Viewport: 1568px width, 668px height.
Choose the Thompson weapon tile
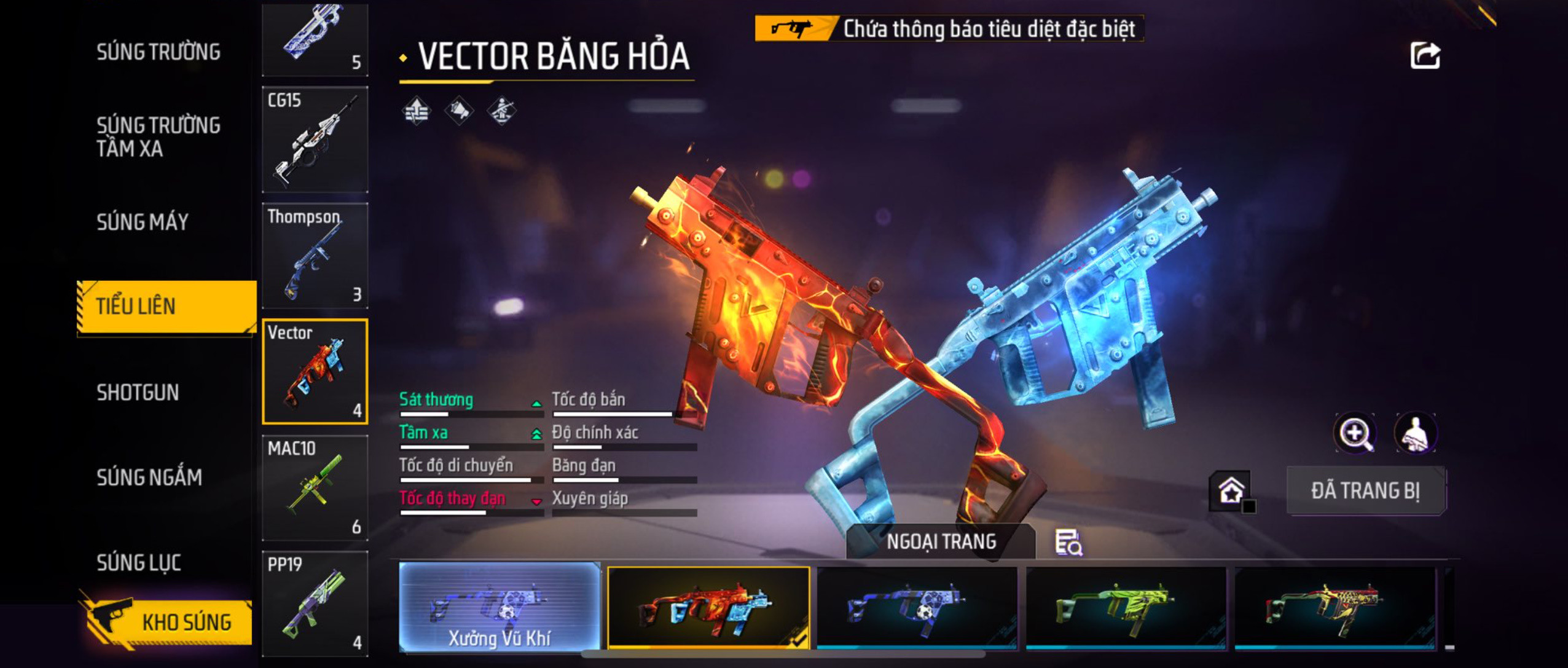pyautogui.click(x=315, y=256)
